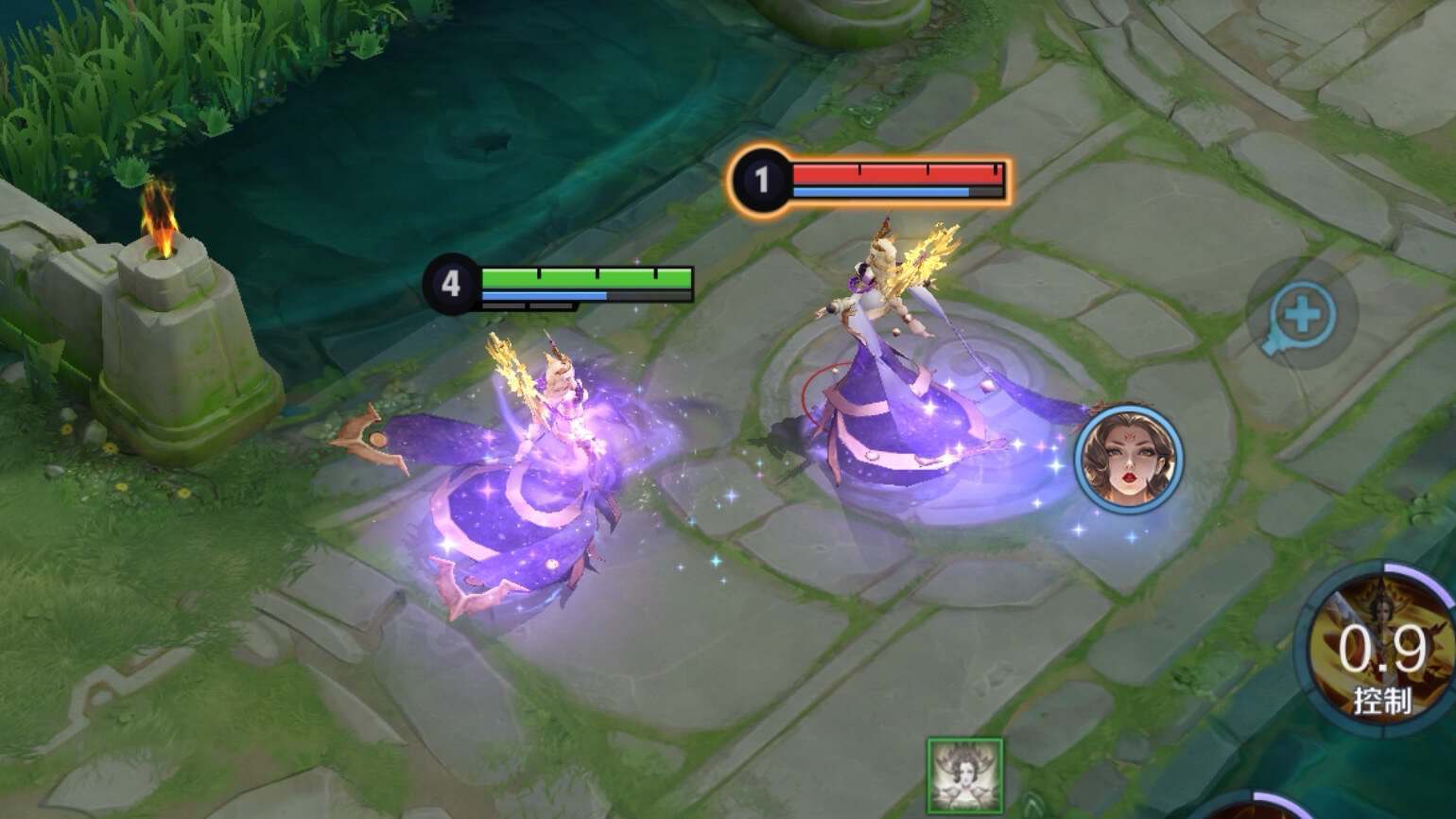Screen dimensions: 1456x819
Task: Tap the enemy hero portrait target icon
Action: (x=1128, y=460)
